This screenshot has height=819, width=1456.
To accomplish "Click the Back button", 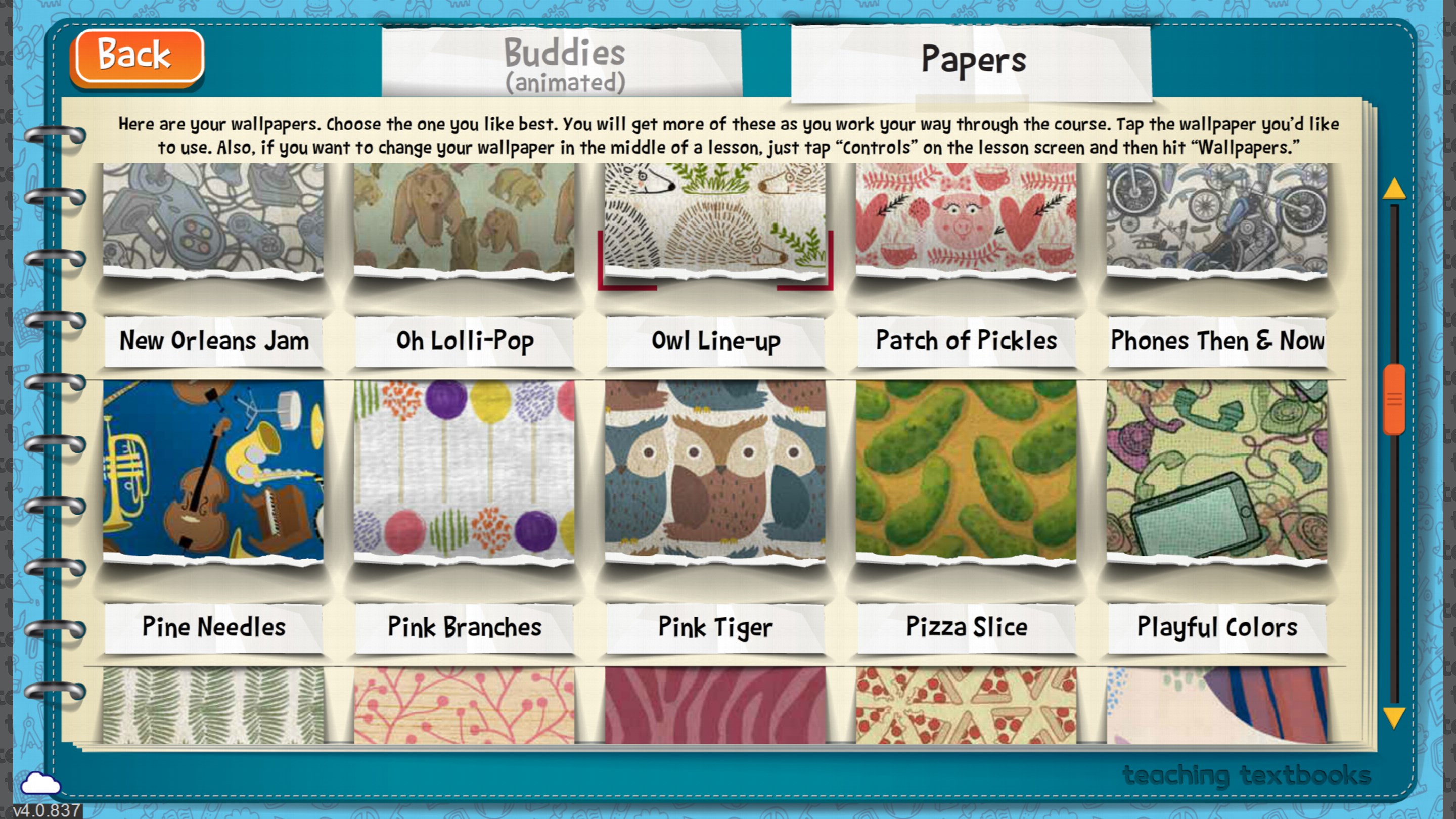I will pyautogui.click(x=135, y=55).
